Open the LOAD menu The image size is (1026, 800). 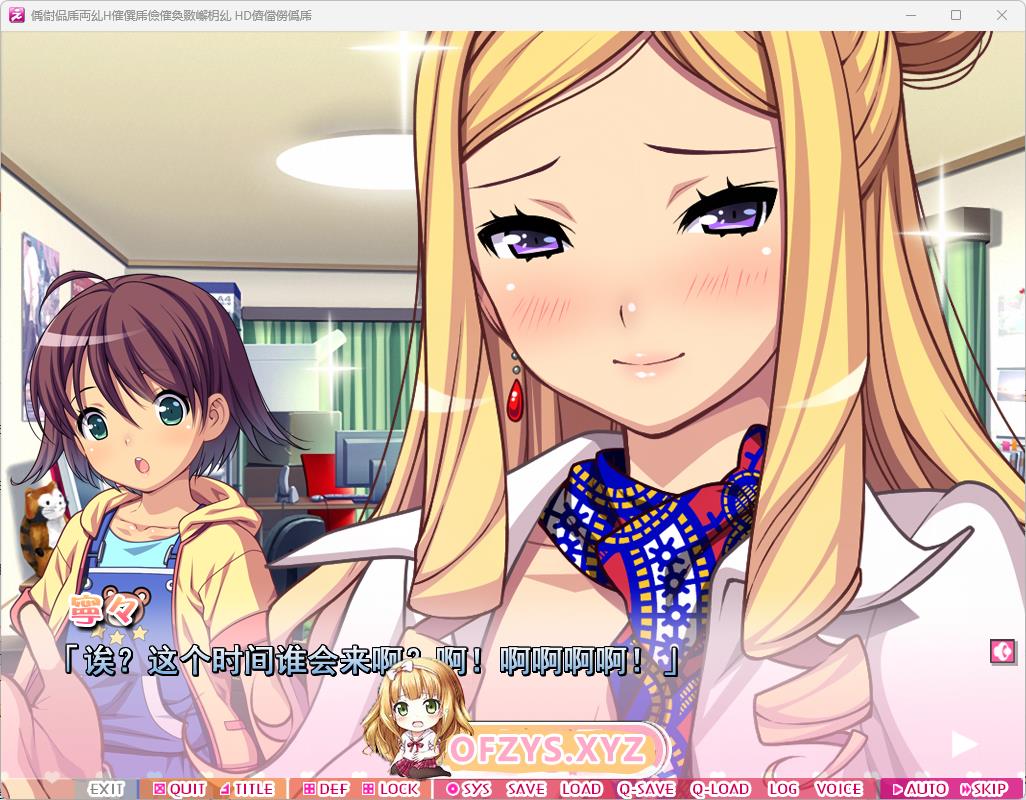[x=581, y=789]
